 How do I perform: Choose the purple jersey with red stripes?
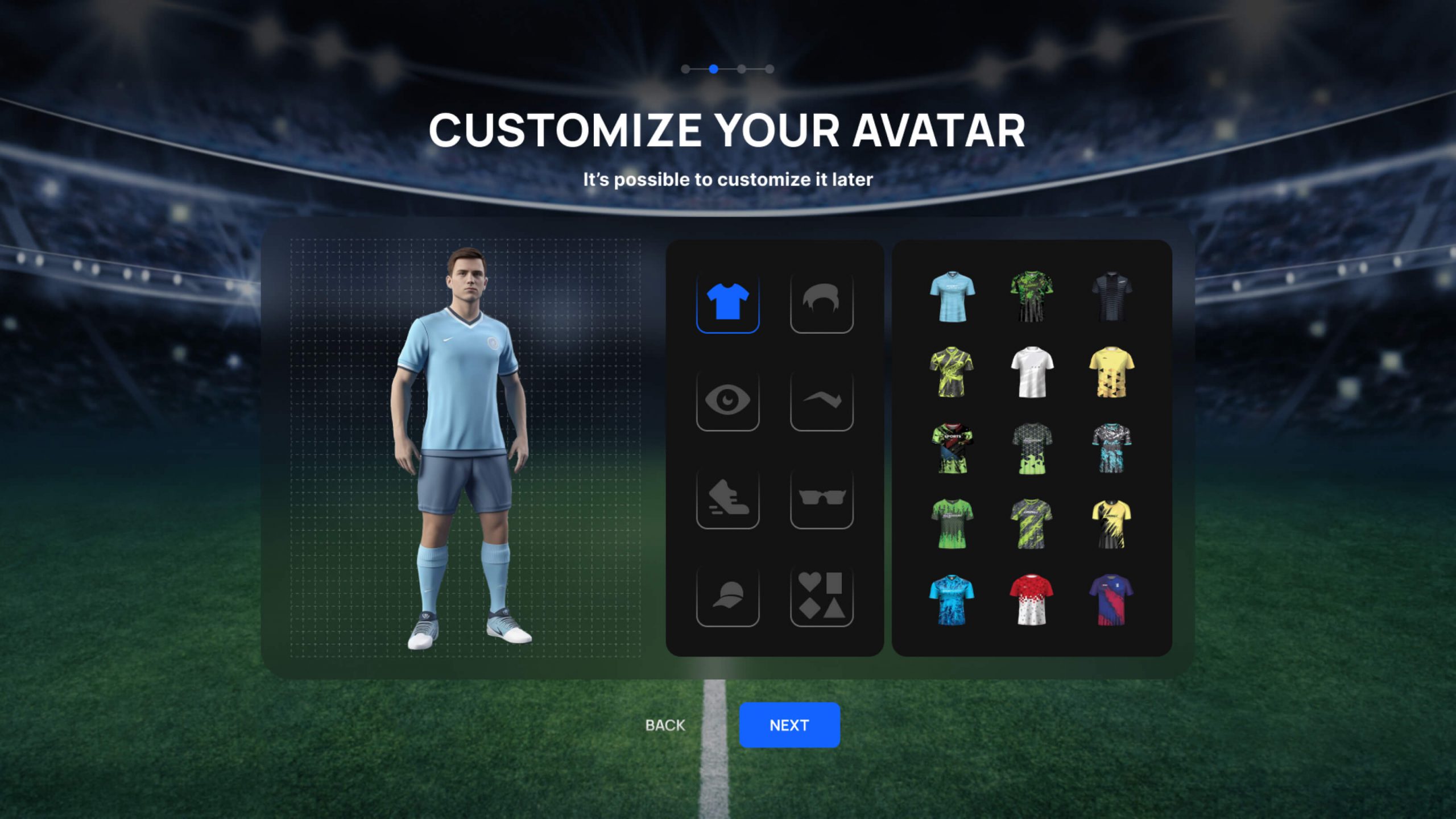[x=1111, y=600]
